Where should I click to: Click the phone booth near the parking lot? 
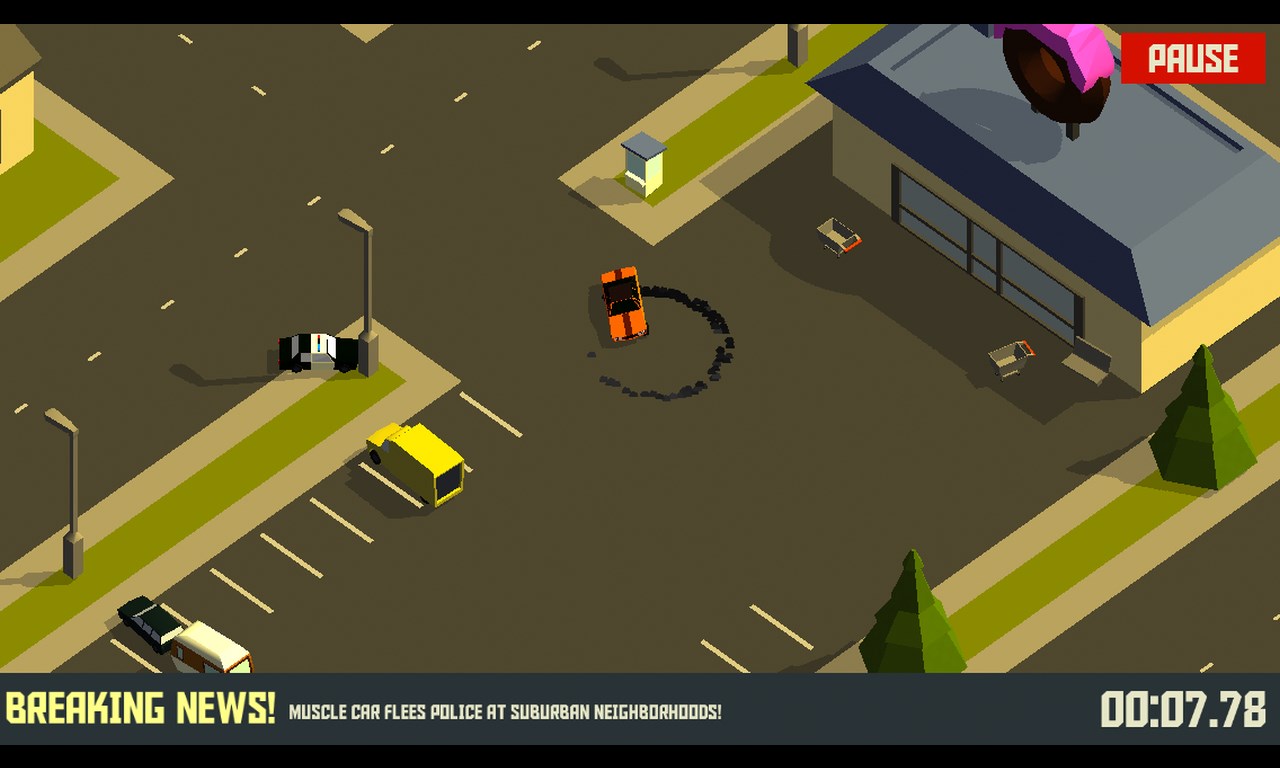coord(644,165)
